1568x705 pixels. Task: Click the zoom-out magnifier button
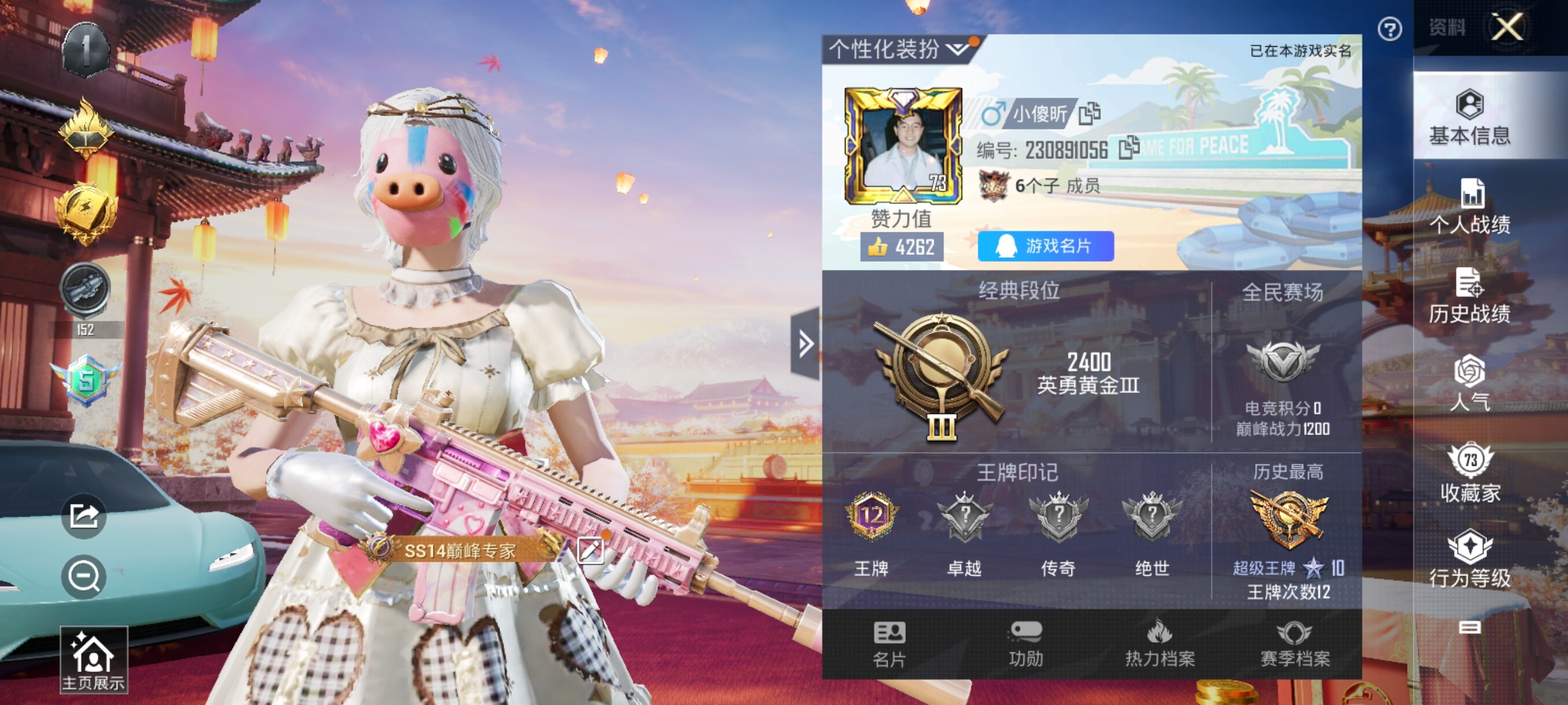coord(83,576)
